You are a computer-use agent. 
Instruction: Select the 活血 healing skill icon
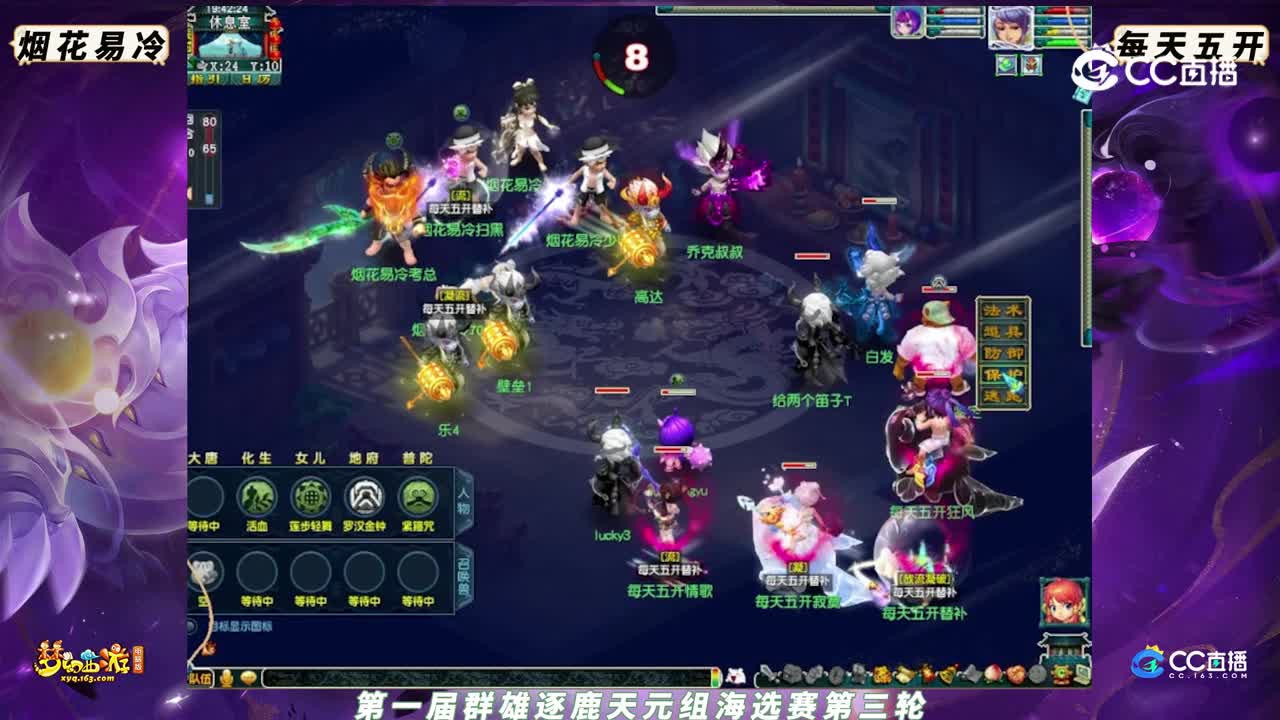point(257,496)
